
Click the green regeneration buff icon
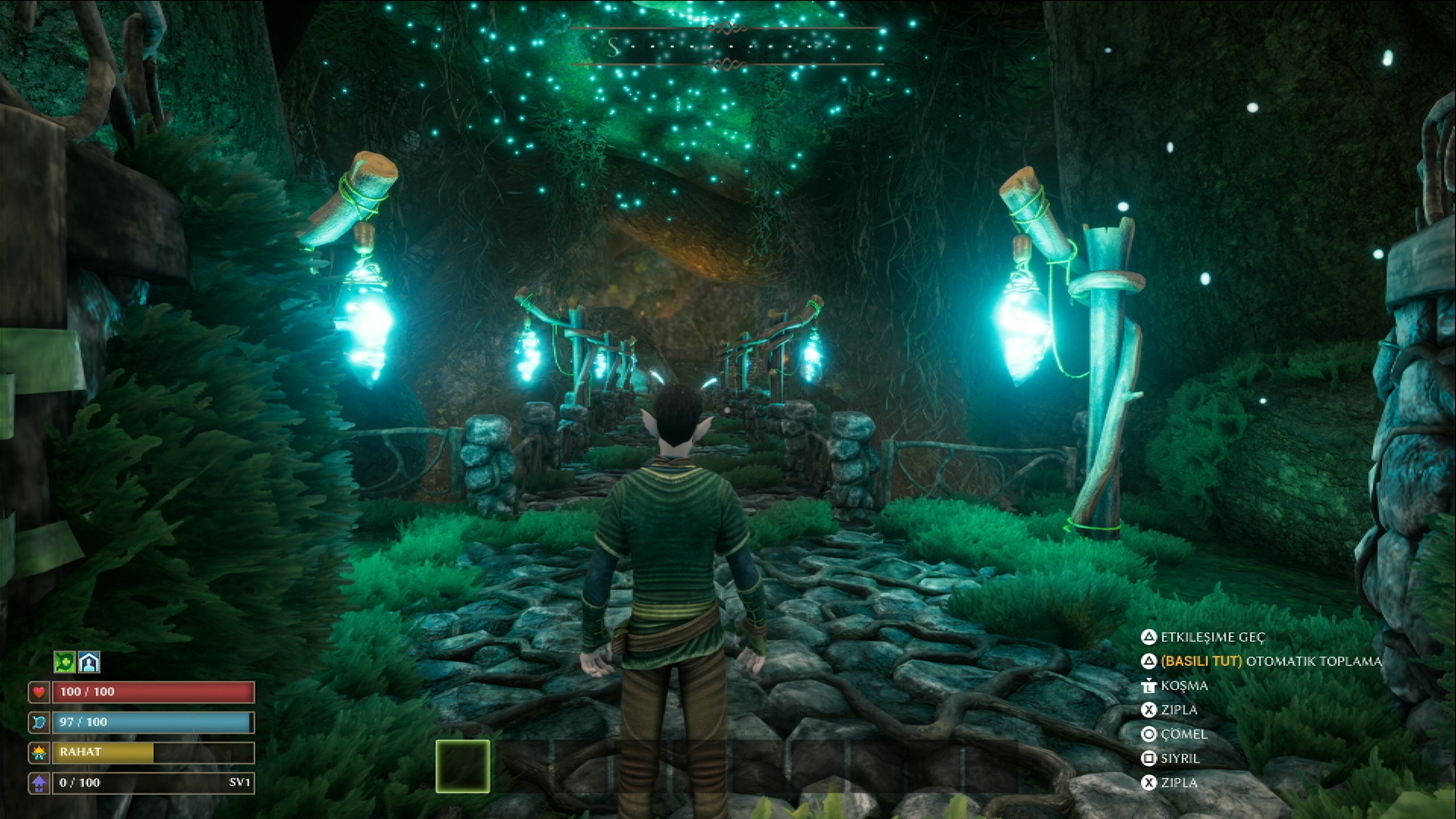coord(64,662)
